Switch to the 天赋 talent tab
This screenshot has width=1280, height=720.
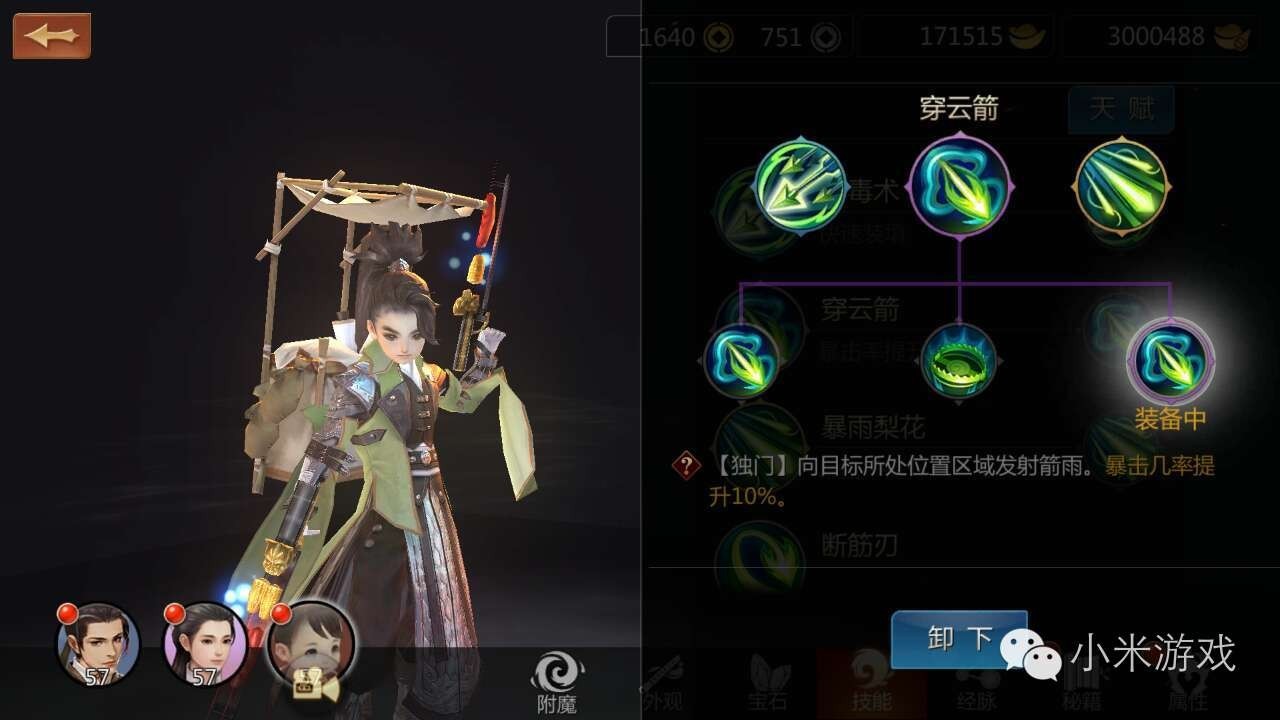pos(1120,111)
